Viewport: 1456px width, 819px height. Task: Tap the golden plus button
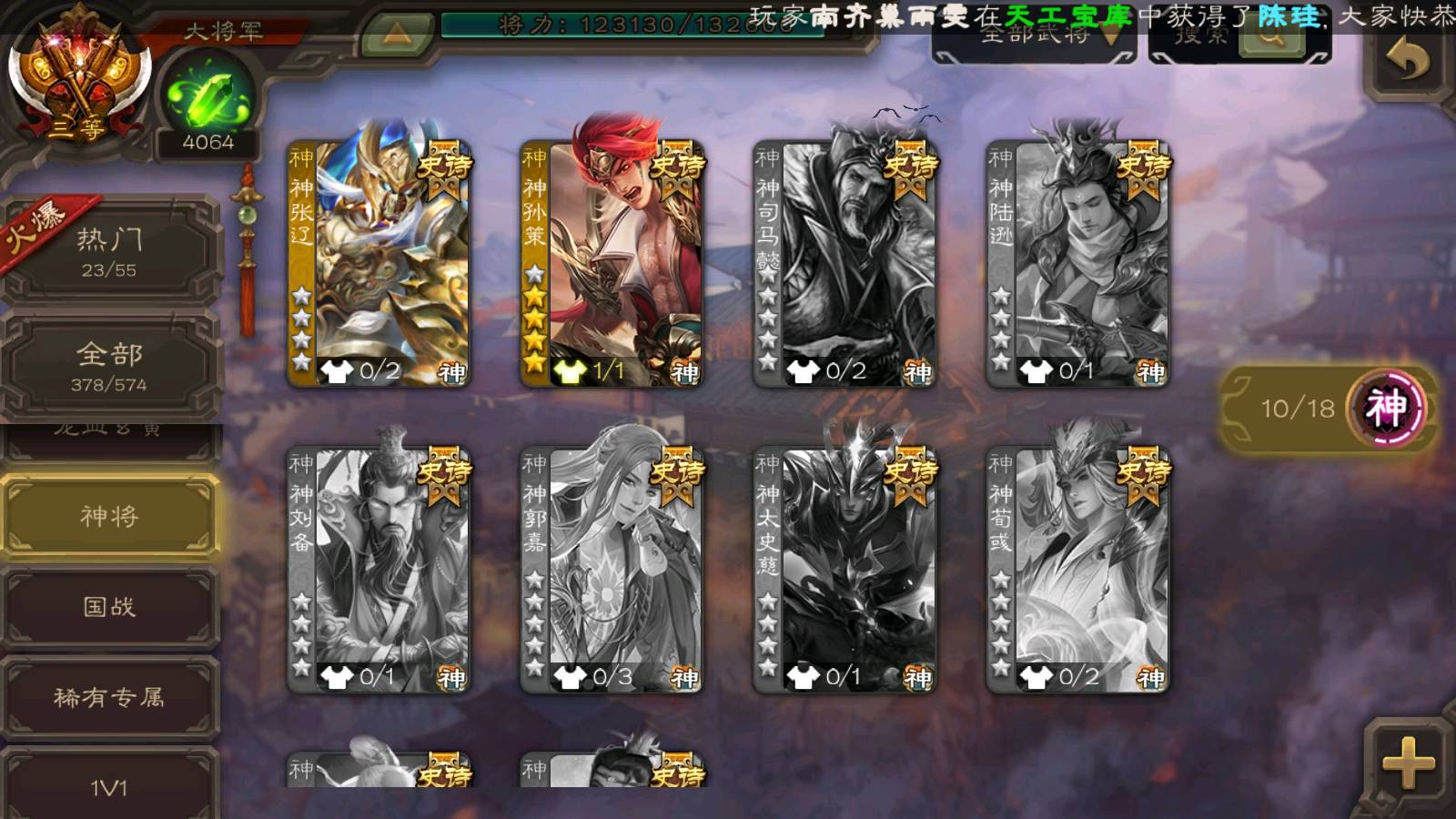point(1407,763)
